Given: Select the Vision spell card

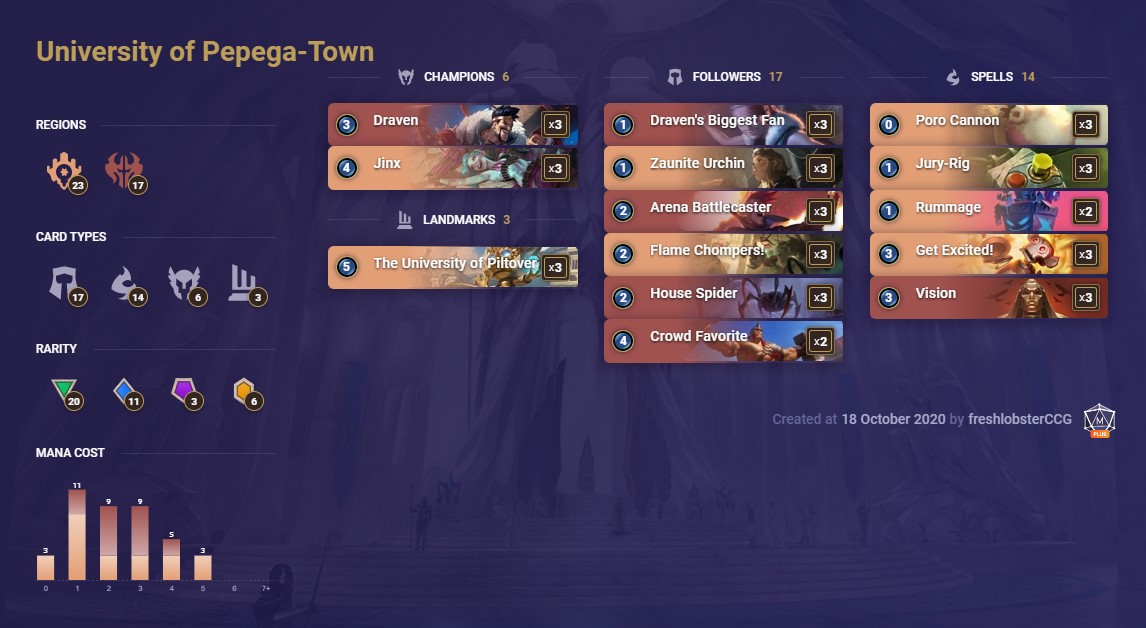Looking at the screenshot, I should 988,297.
